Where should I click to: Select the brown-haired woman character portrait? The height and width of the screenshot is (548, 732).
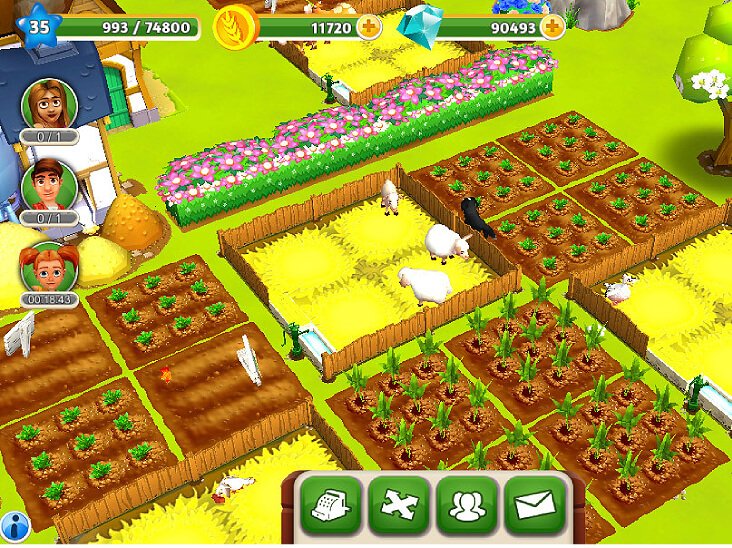[49, 103]
